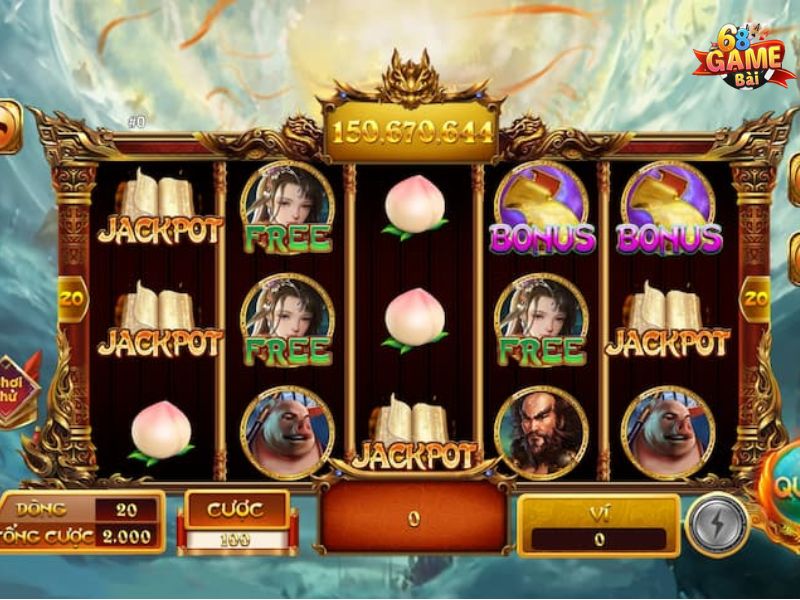Change the Dòng paylines setting
800x600 pixels.
[x=126, y=509]
